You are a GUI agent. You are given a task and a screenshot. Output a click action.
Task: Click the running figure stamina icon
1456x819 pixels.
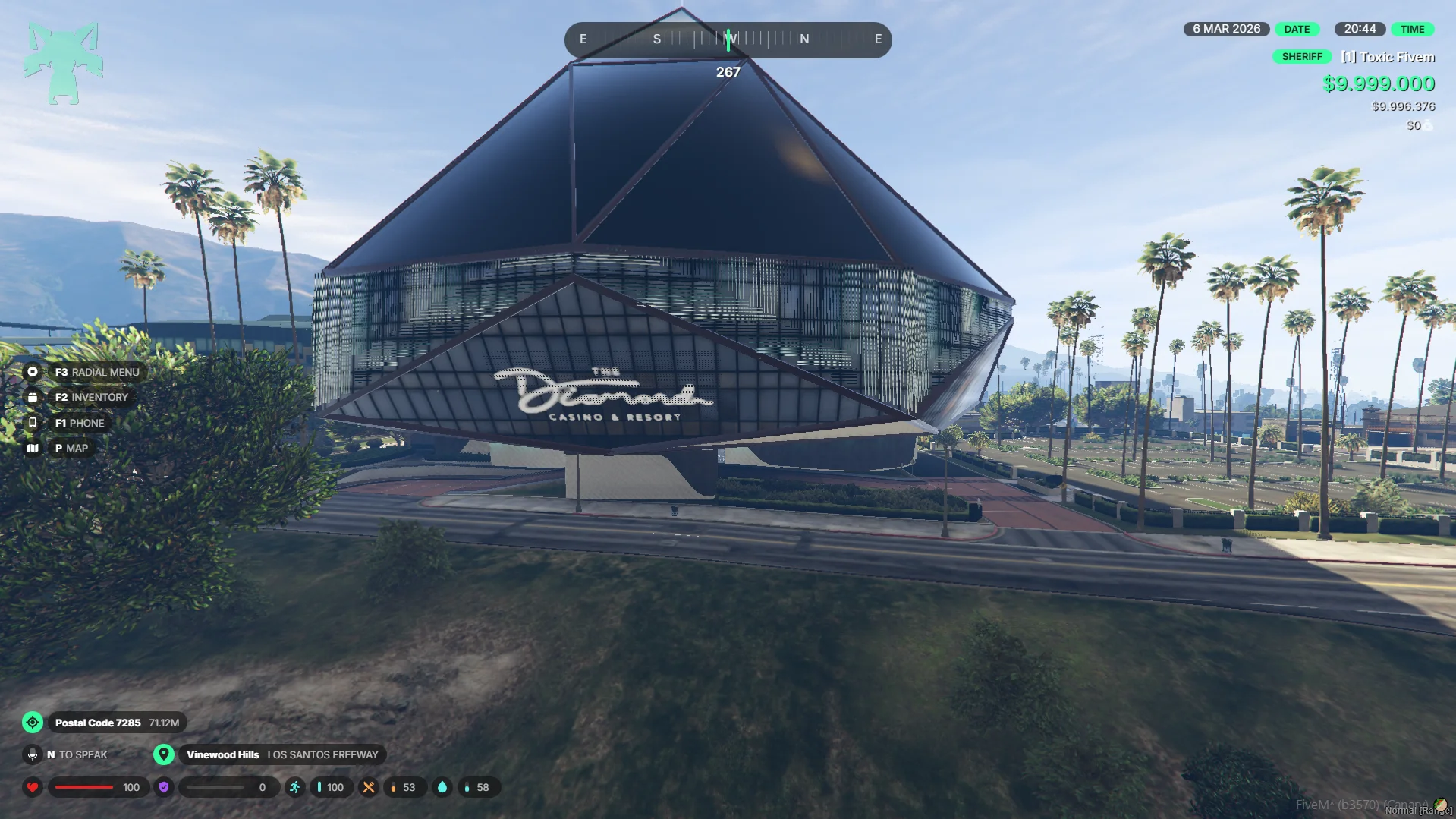click(294, 787)
